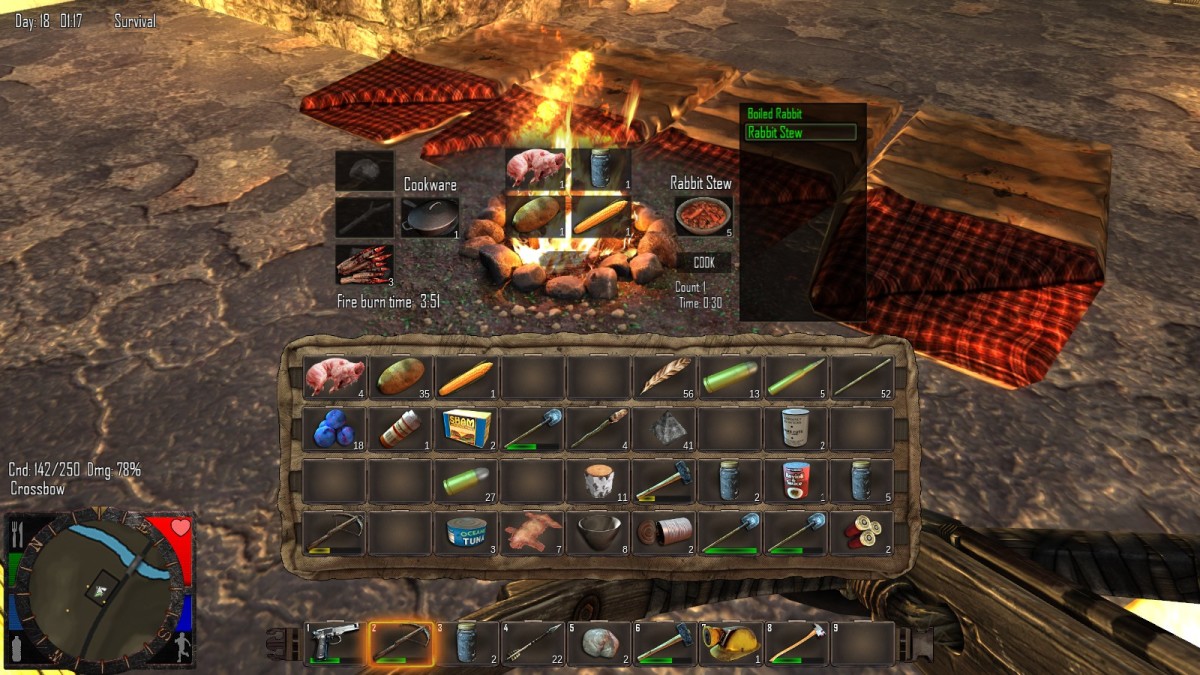Select the cooking pot in the Cookware slot

coord(430,216)
